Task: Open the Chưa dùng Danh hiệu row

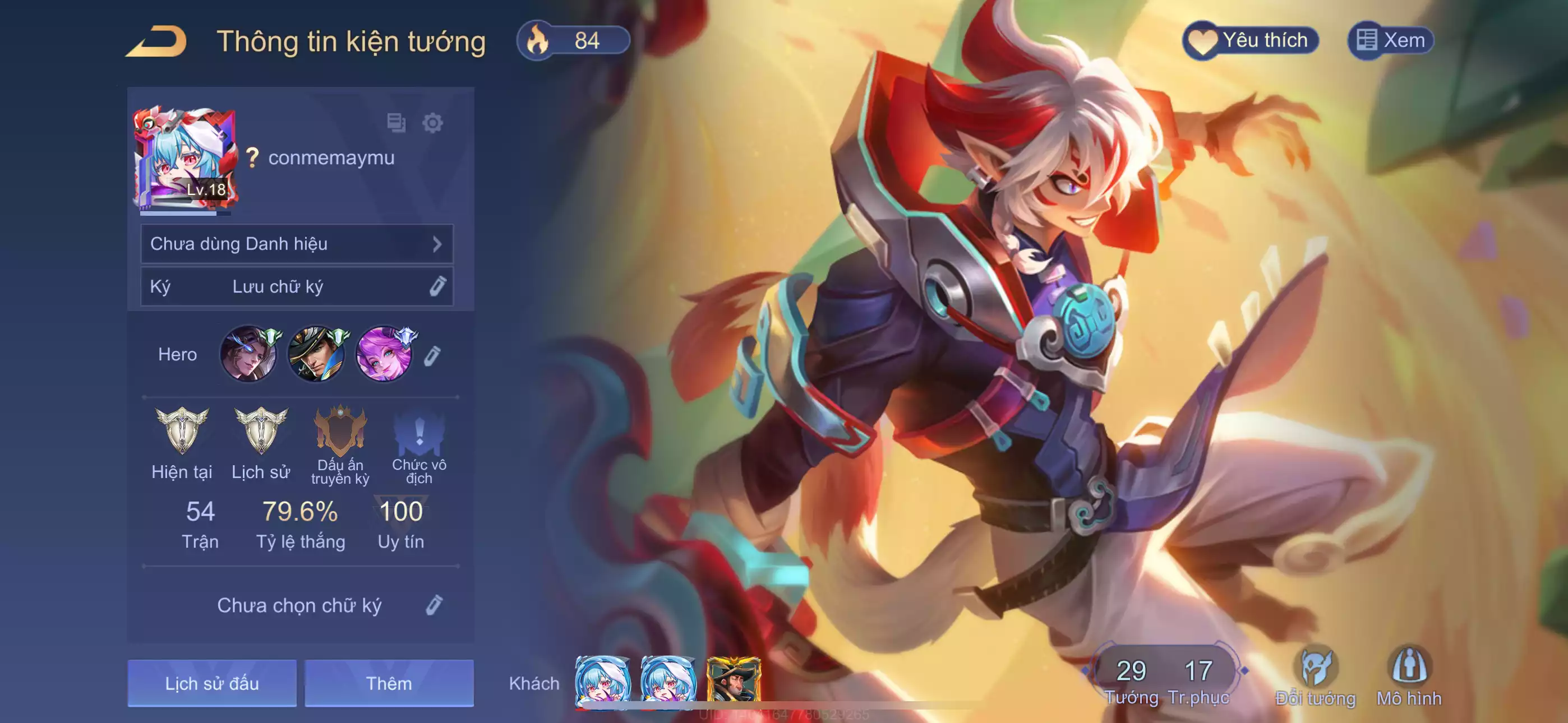Action: pos(297,243)
